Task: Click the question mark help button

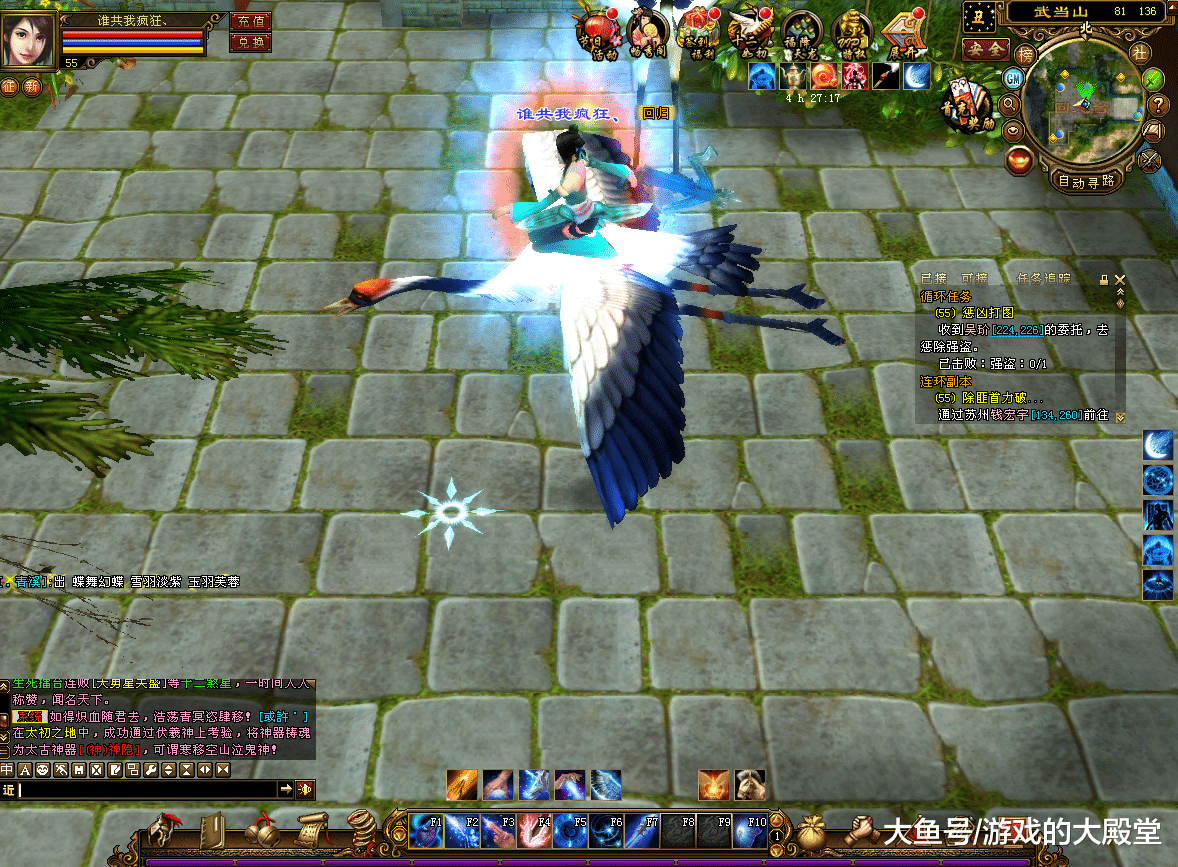Action: [1158, 104]
